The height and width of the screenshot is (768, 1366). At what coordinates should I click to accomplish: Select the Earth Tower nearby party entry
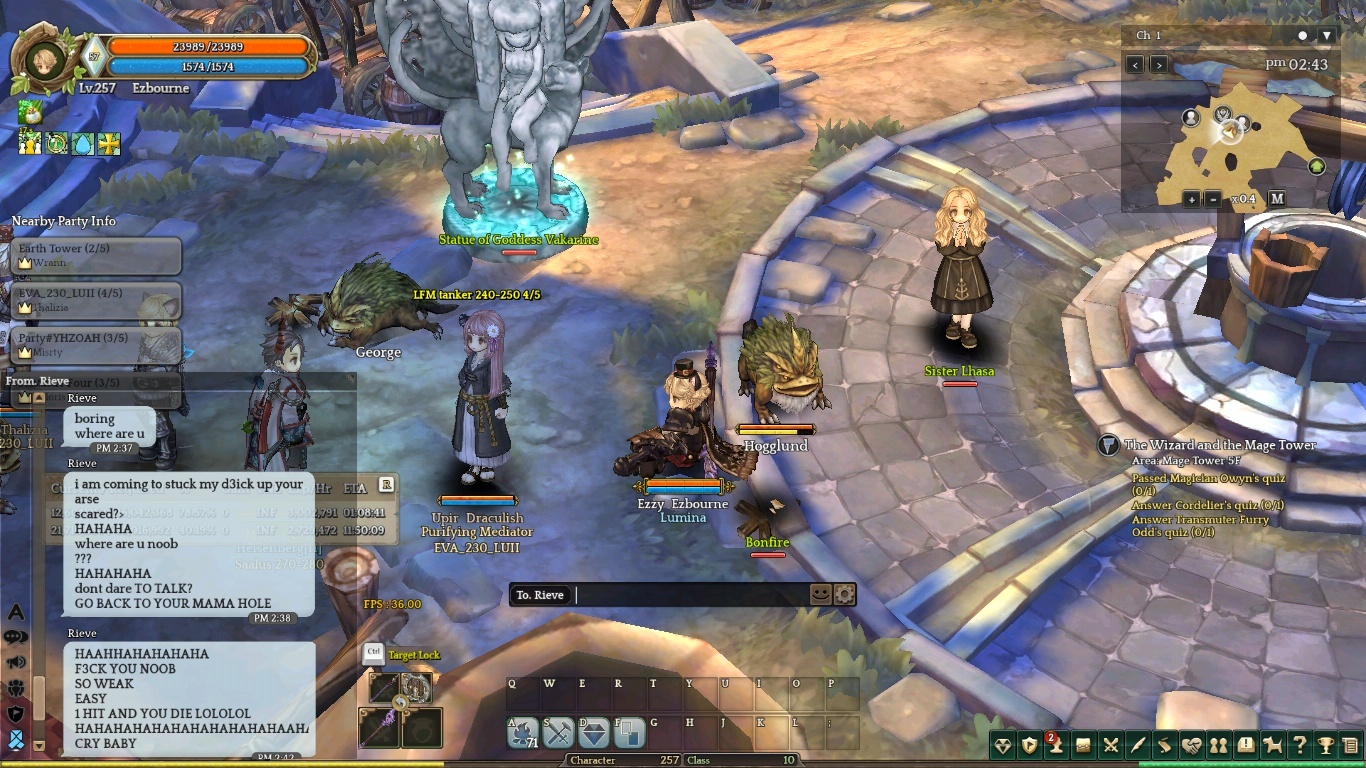[97, 255]
